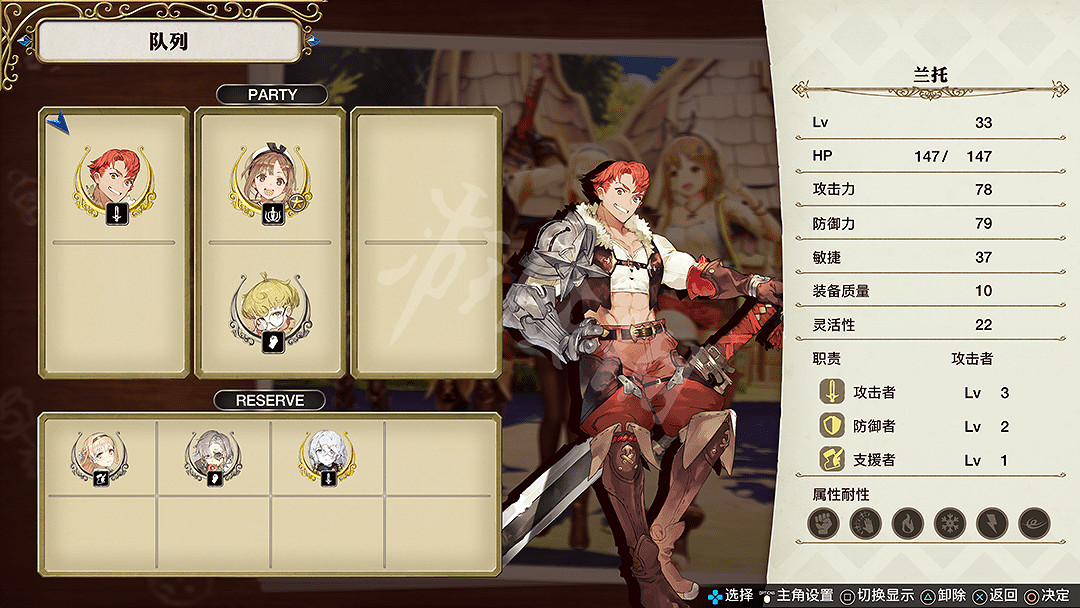Click the wind swirl resistance icon
The height and width of the screenshot is (608, 1080).
(x=1034, y=523)
